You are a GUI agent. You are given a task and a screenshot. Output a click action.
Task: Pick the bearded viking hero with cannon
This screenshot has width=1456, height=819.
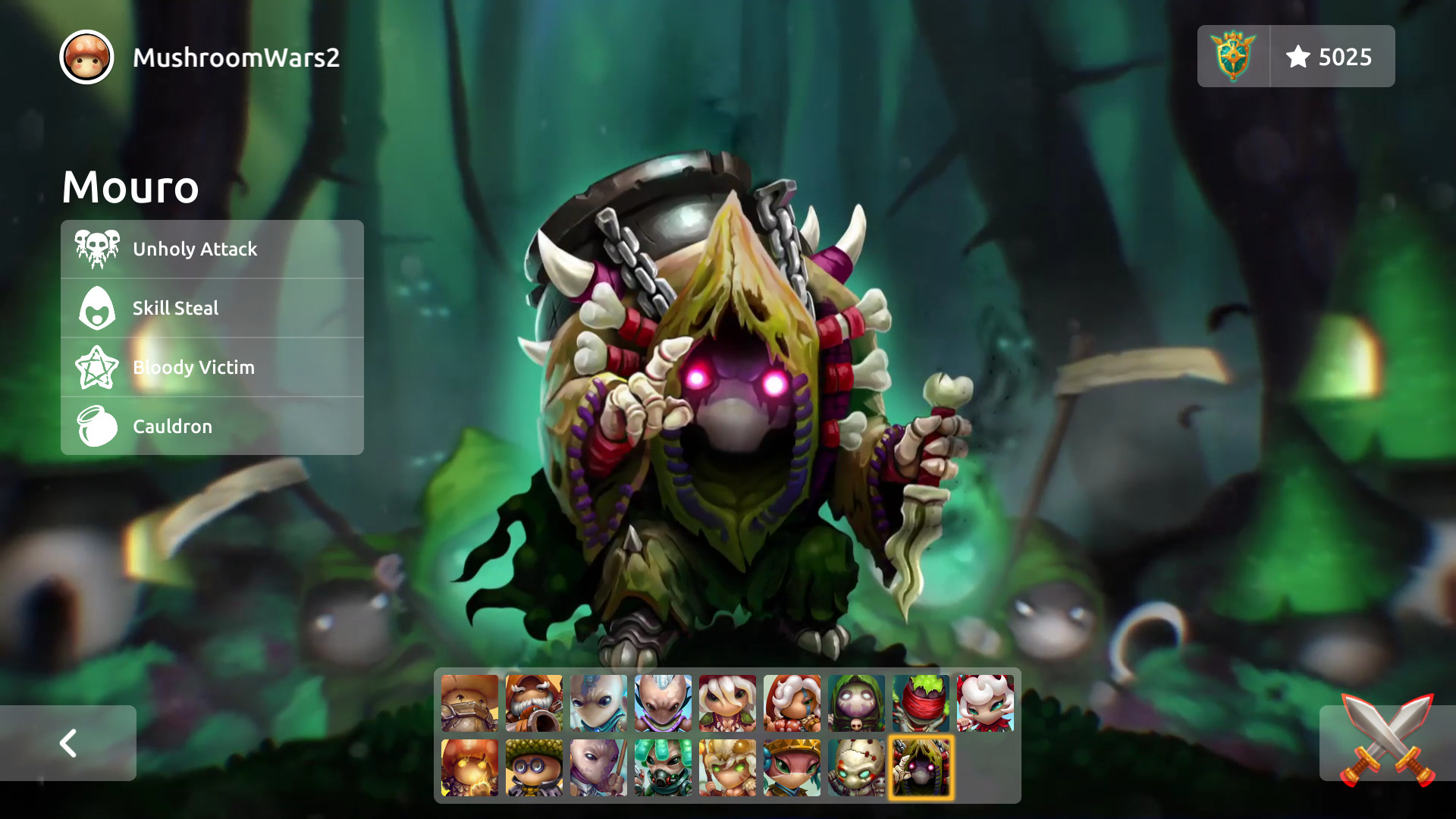point(533,704)
